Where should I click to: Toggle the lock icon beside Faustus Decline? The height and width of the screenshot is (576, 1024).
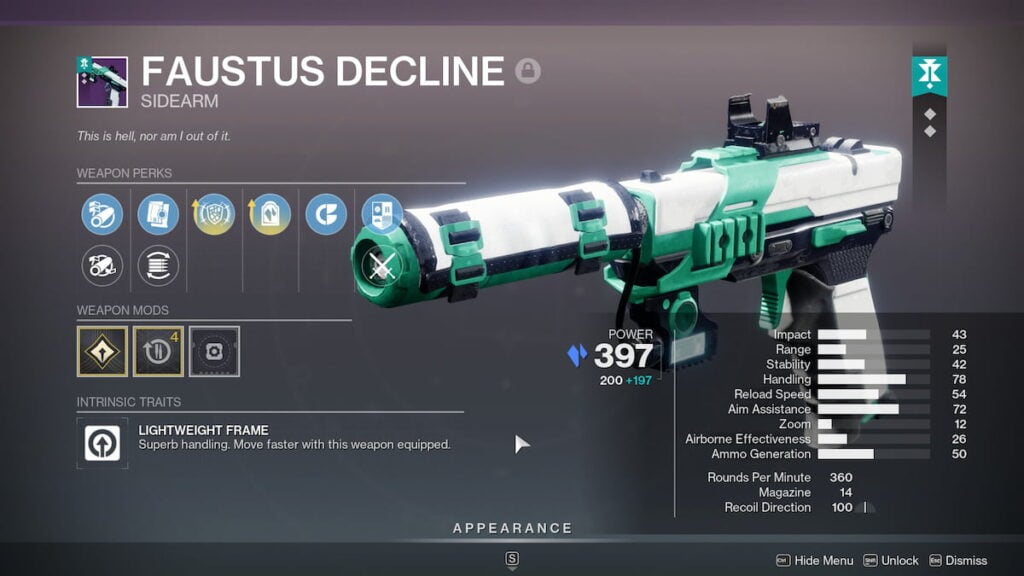click(527, 71)
